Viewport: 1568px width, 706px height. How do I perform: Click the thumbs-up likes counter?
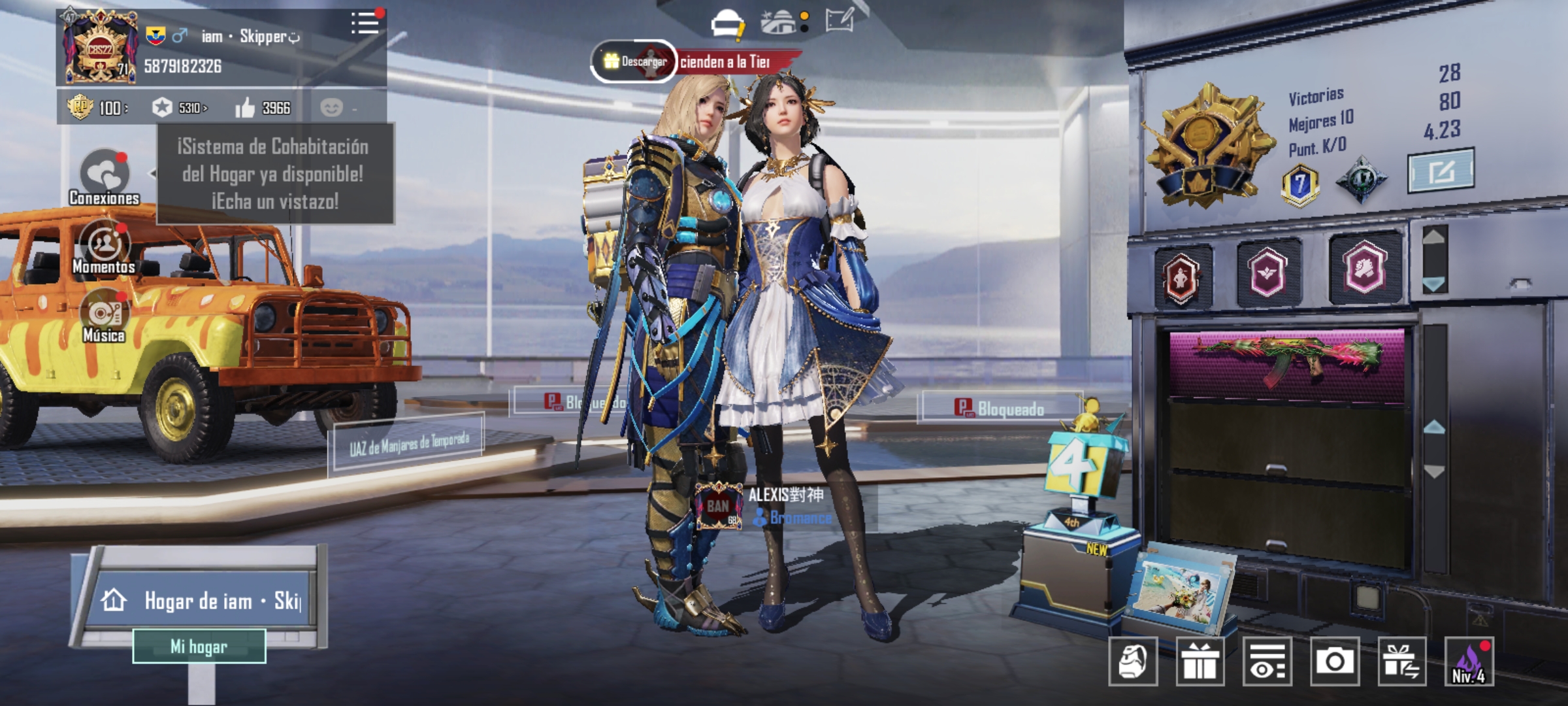point(263,108)
